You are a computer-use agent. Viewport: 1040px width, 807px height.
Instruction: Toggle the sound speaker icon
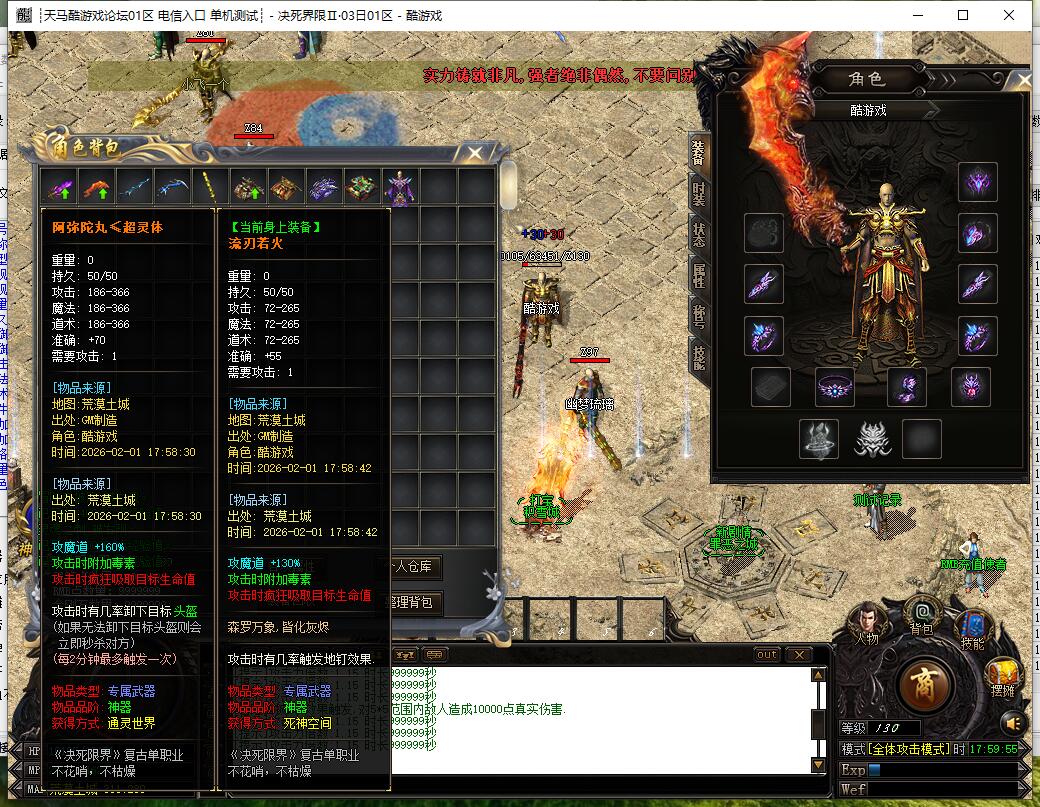pos(1013,722)
